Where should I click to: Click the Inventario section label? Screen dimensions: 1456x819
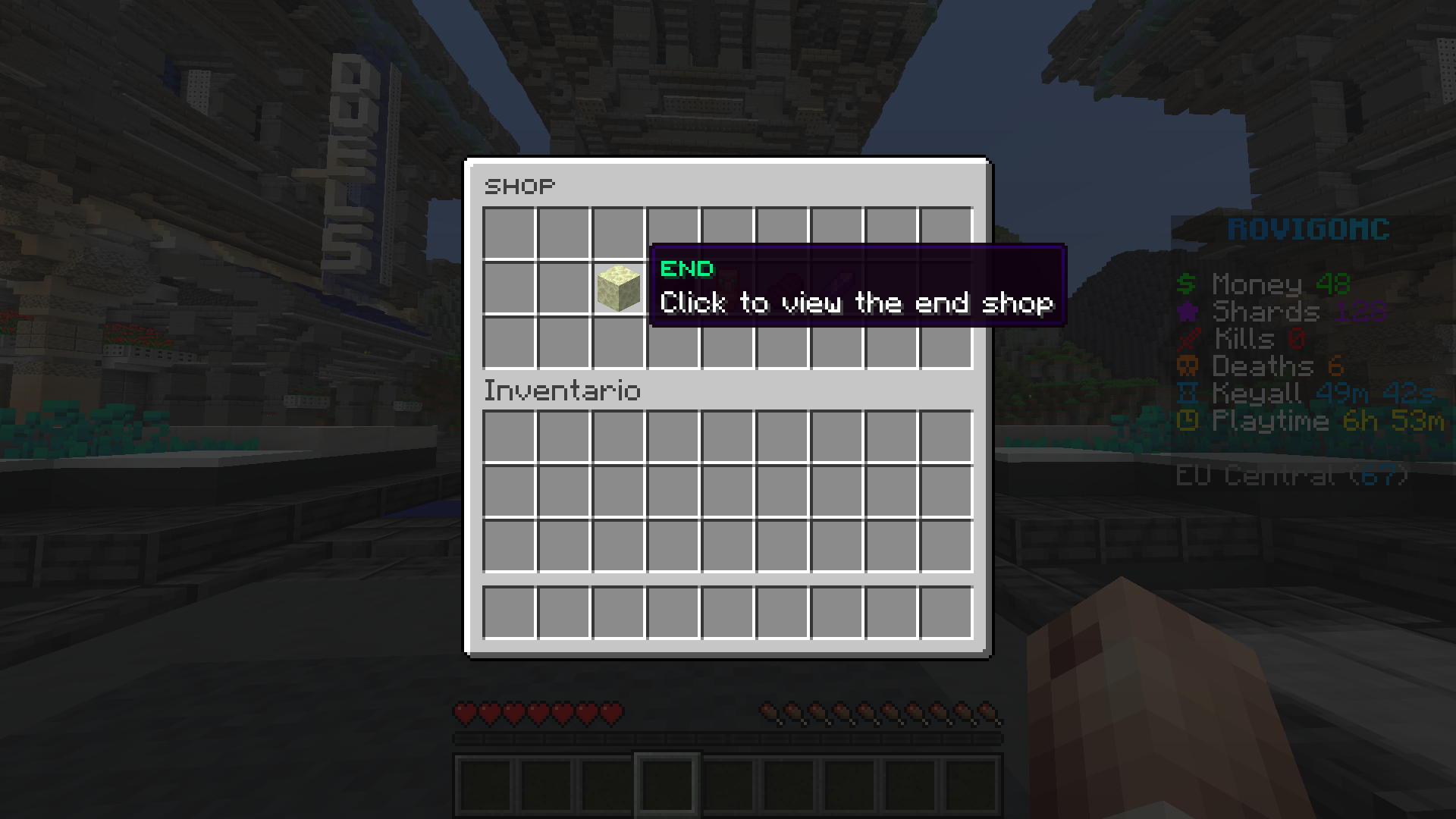pos(561,390)
